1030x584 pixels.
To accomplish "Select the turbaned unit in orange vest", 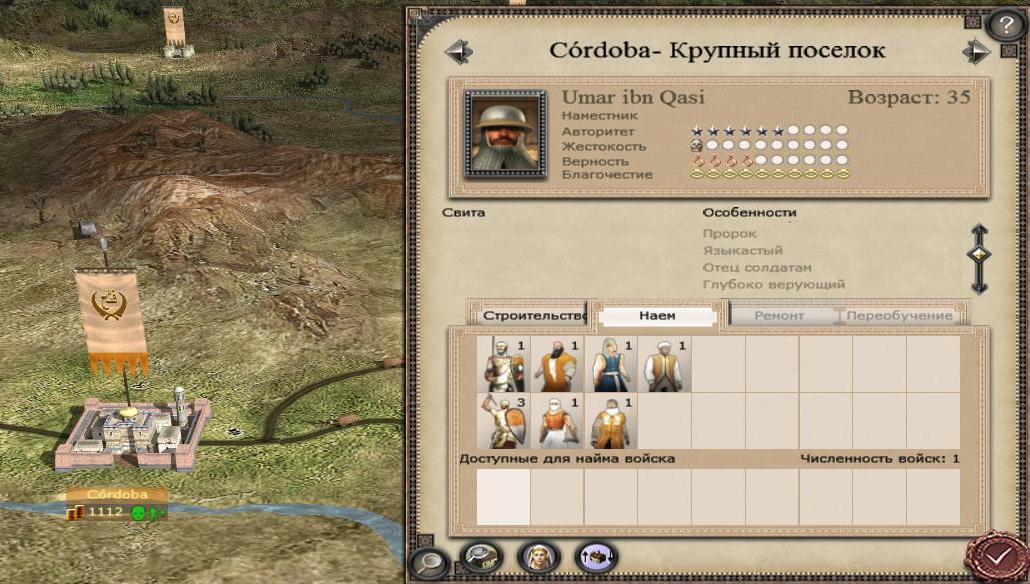I will 665,365.
